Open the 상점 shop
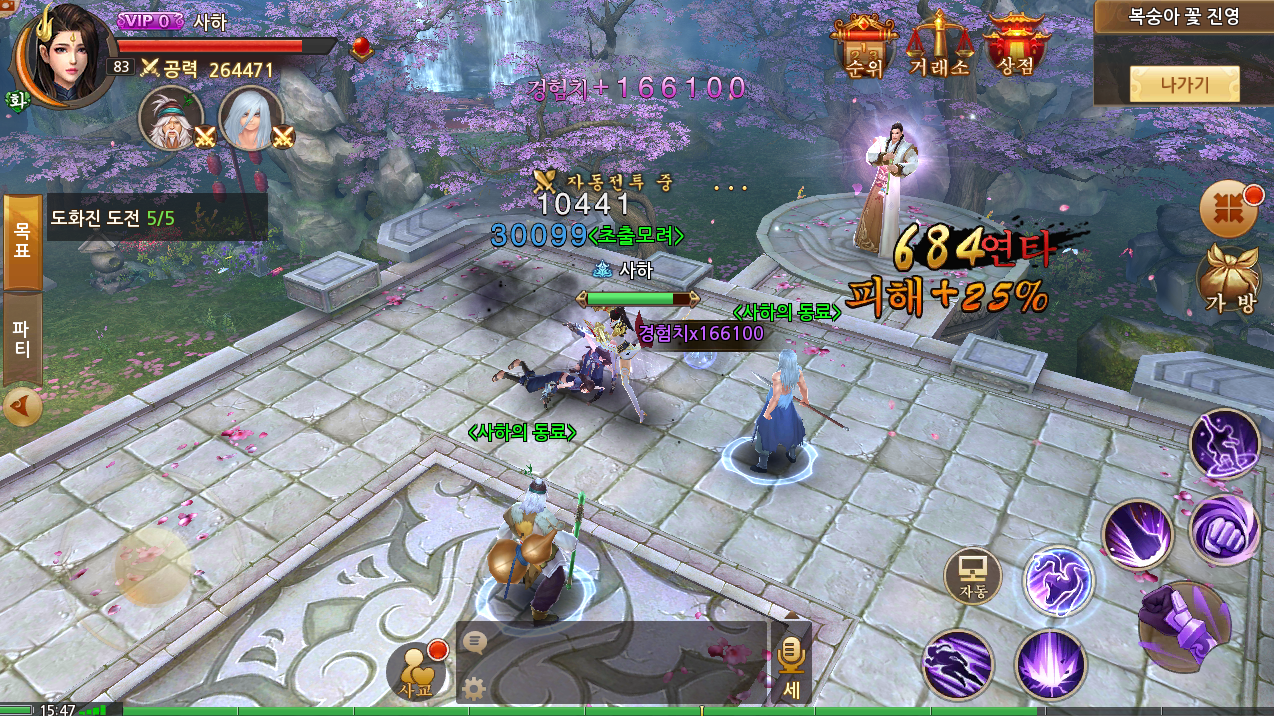1274x716 pixels. 1015,46
